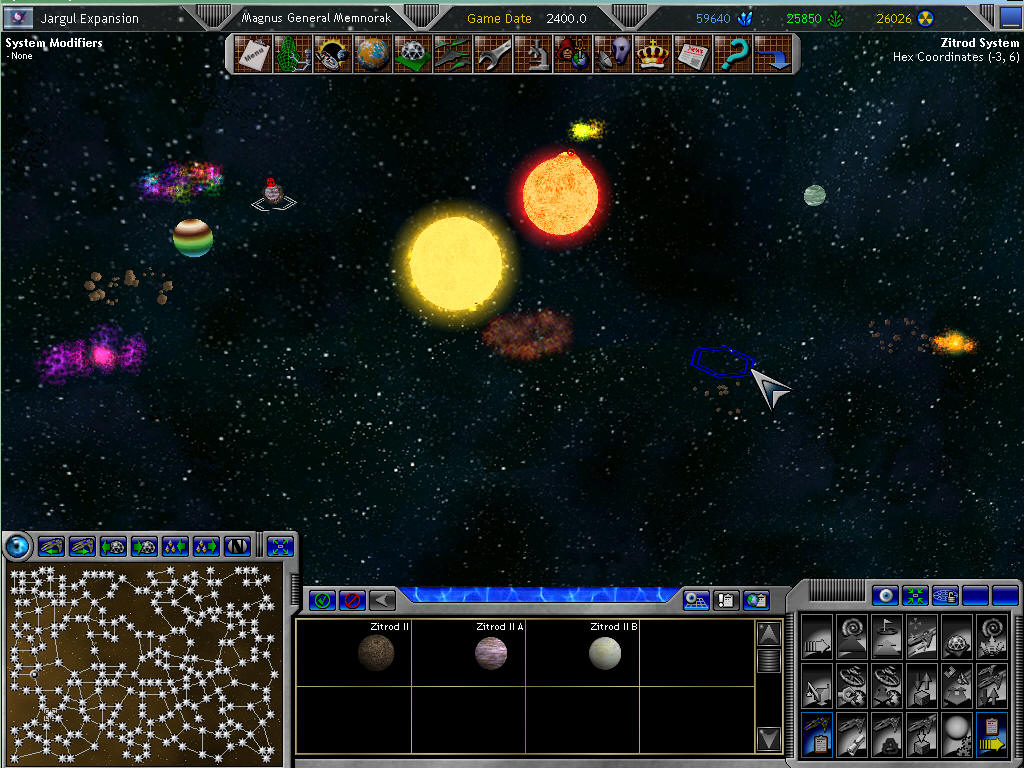Click the blue arrow toolbar icon
1024x768 pixels.
(773, 54)
